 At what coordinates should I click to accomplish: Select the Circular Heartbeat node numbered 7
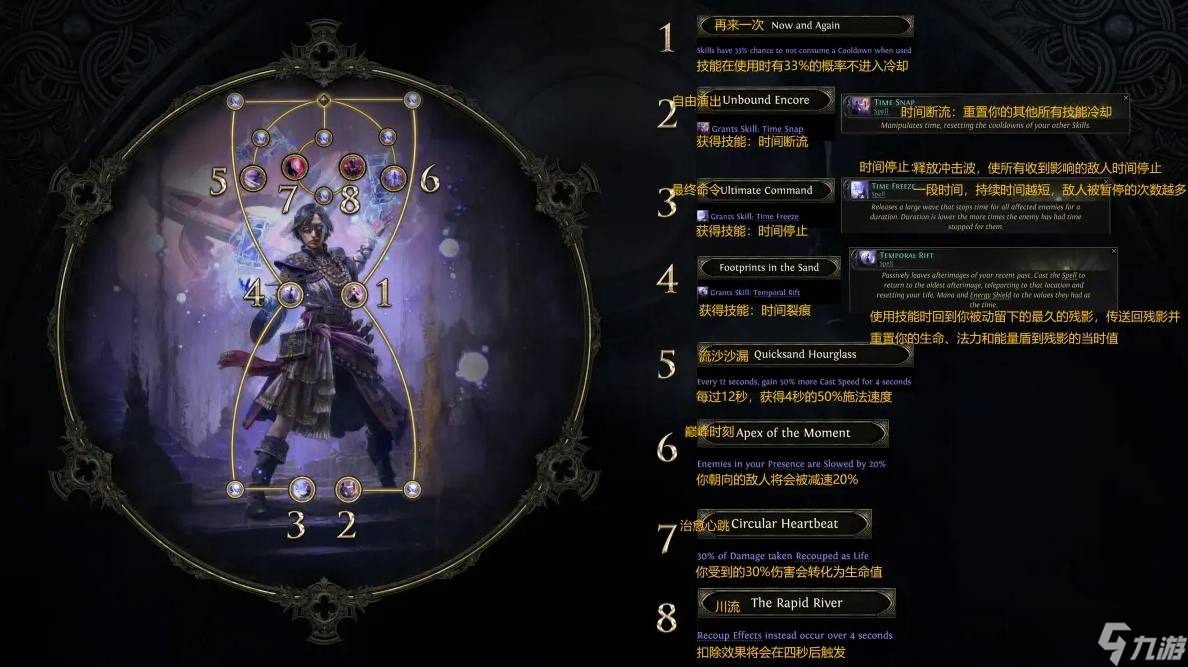point(294,166)
